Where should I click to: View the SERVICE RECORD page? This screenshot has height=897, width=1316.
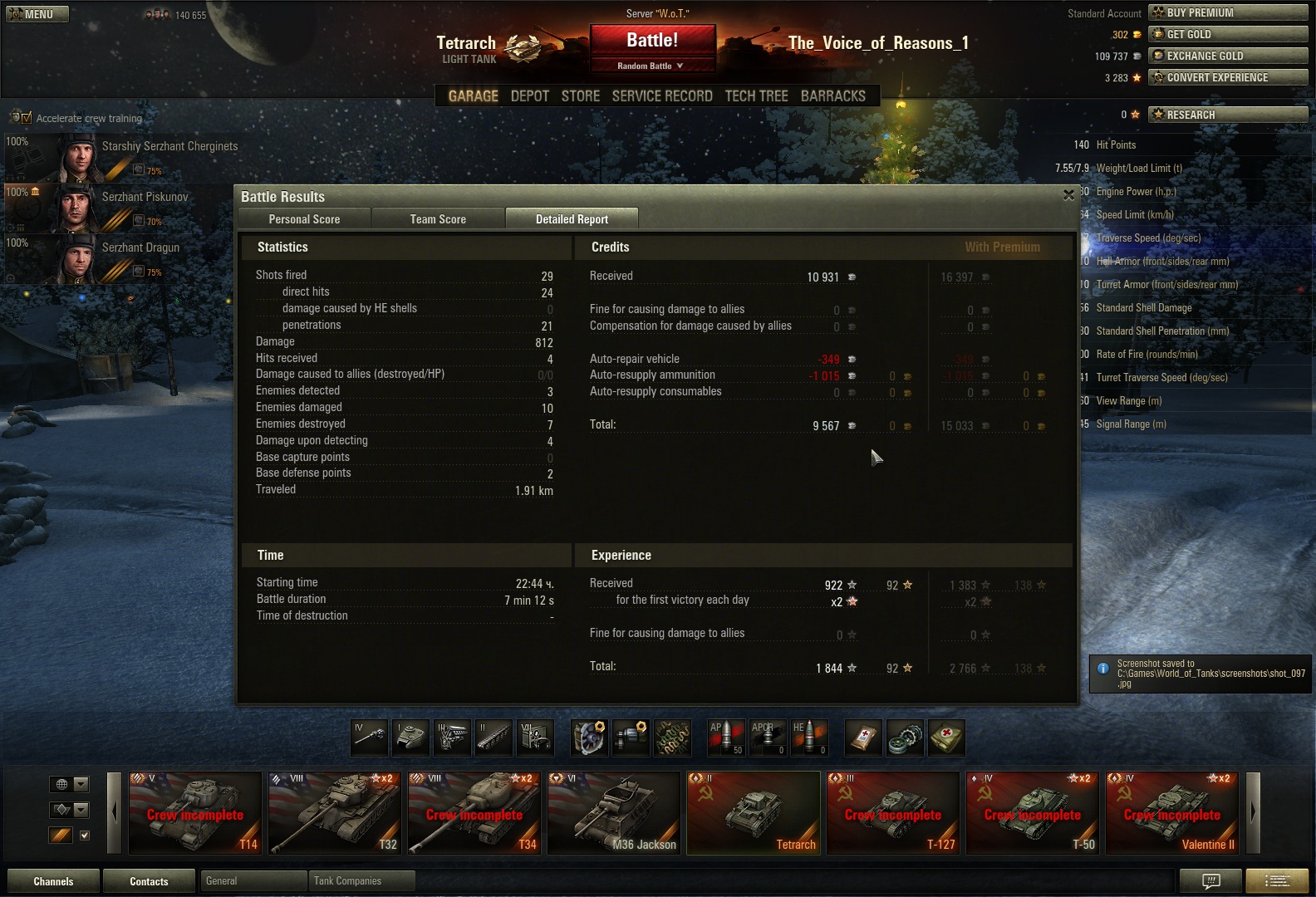pos(662,96)
